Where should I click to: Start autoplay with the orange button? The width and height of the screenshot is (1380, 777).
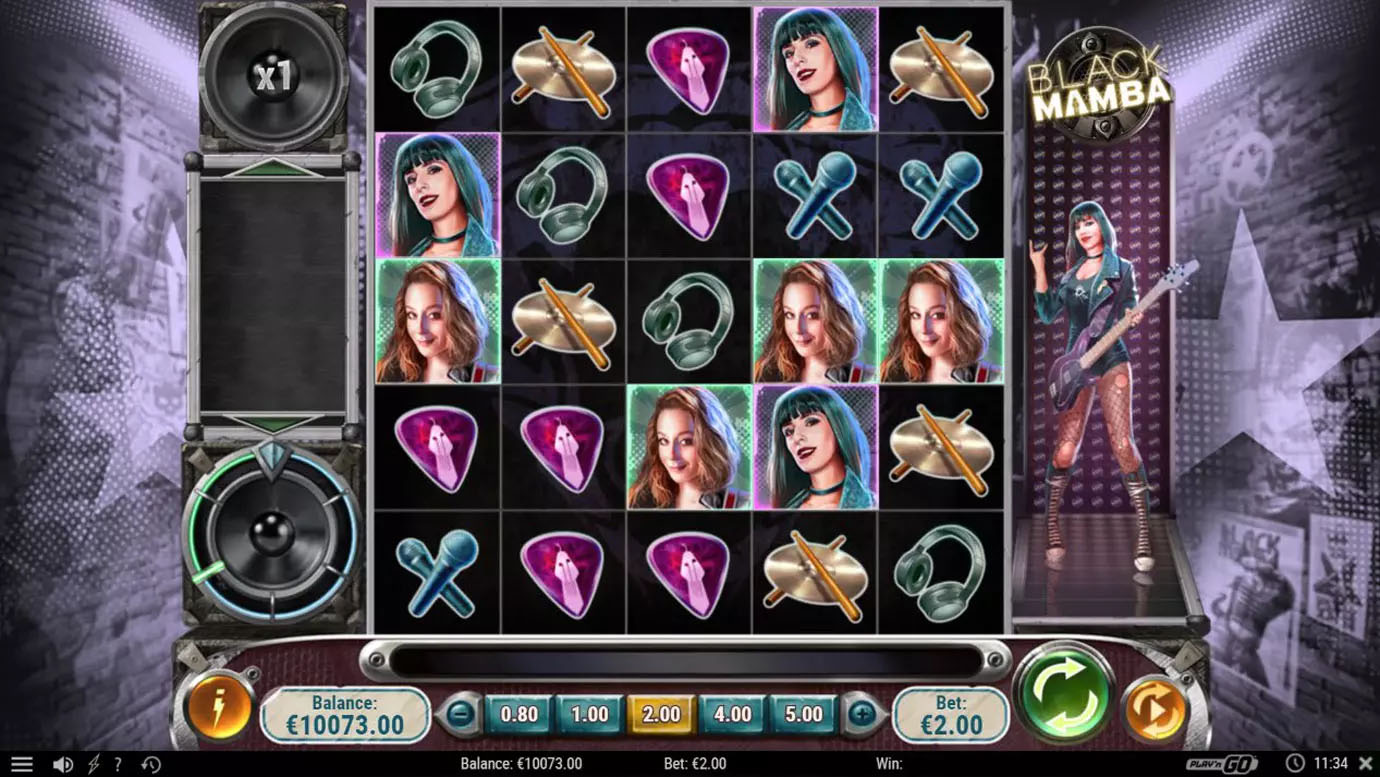pos(1156,709)
